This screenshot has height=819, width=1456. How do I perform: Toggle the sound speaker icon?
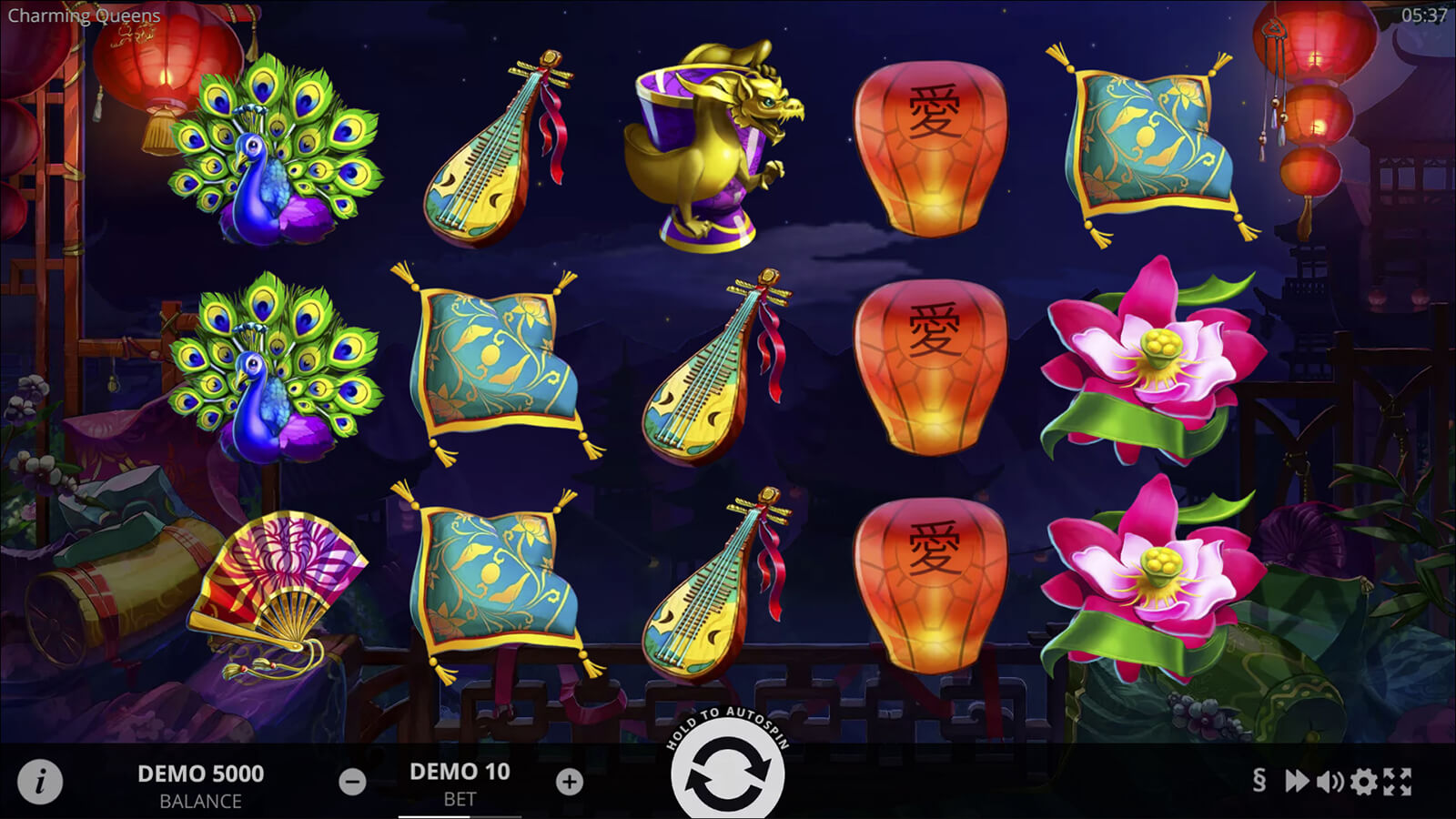click(1330, 781)
